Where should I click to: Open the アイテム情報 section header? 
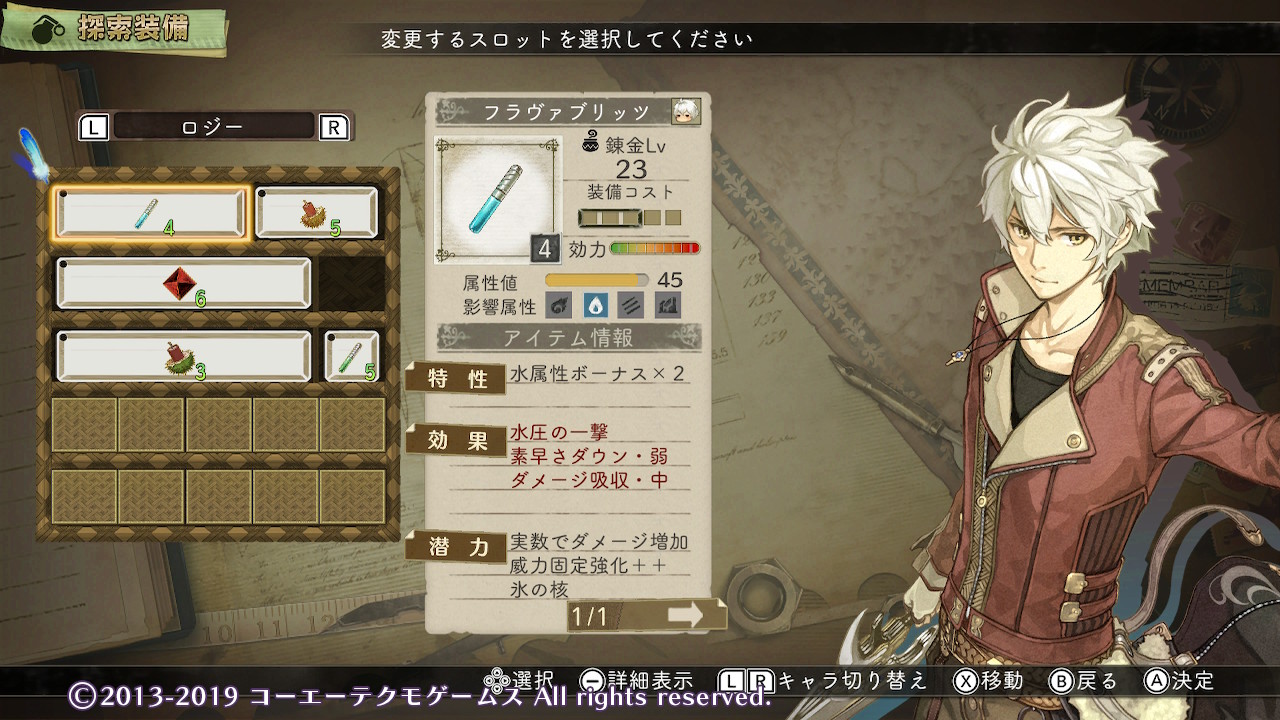[x=568, y=338]
